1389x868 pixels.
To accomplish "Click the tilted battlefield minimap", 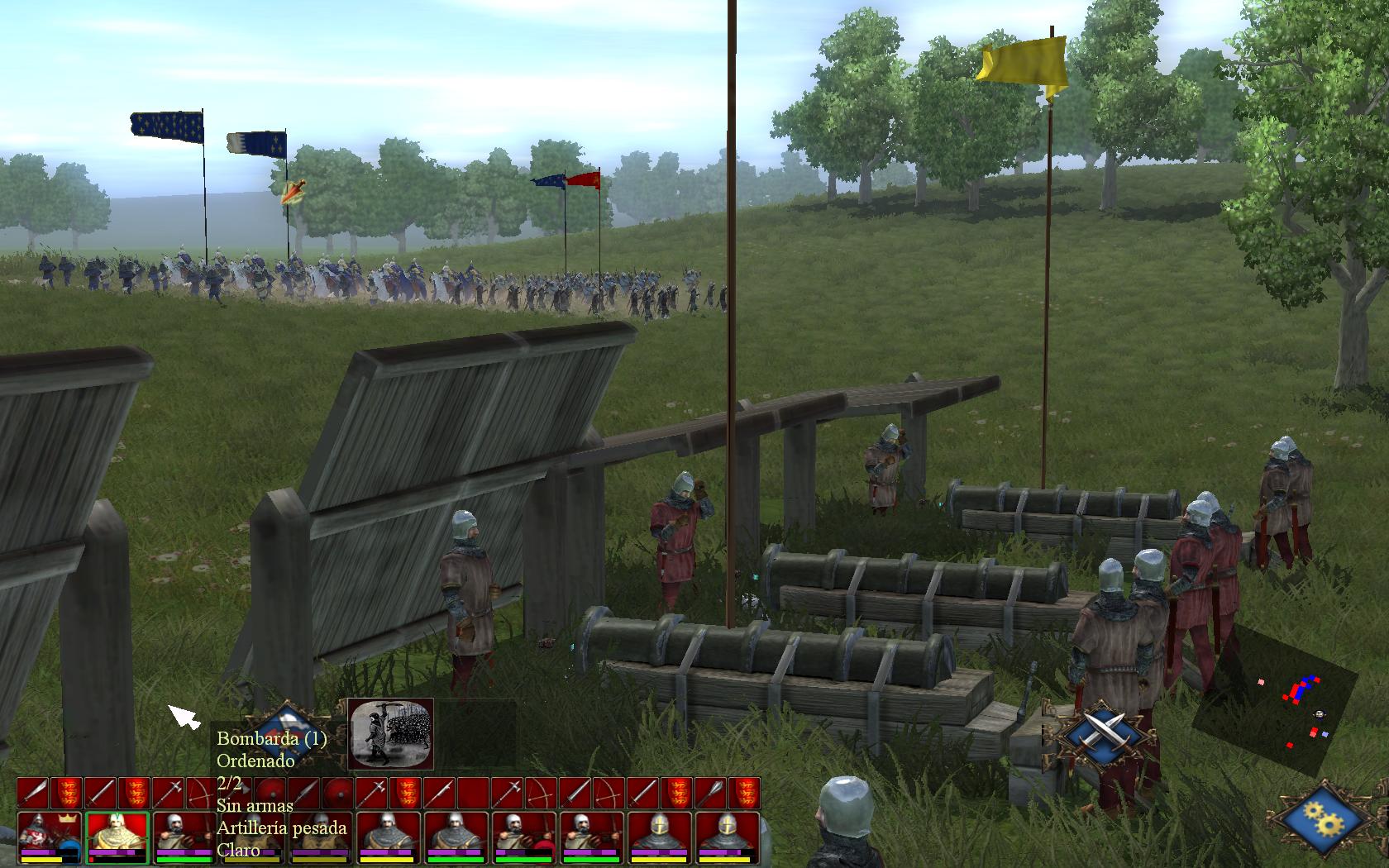I will tap(1276, 701).
